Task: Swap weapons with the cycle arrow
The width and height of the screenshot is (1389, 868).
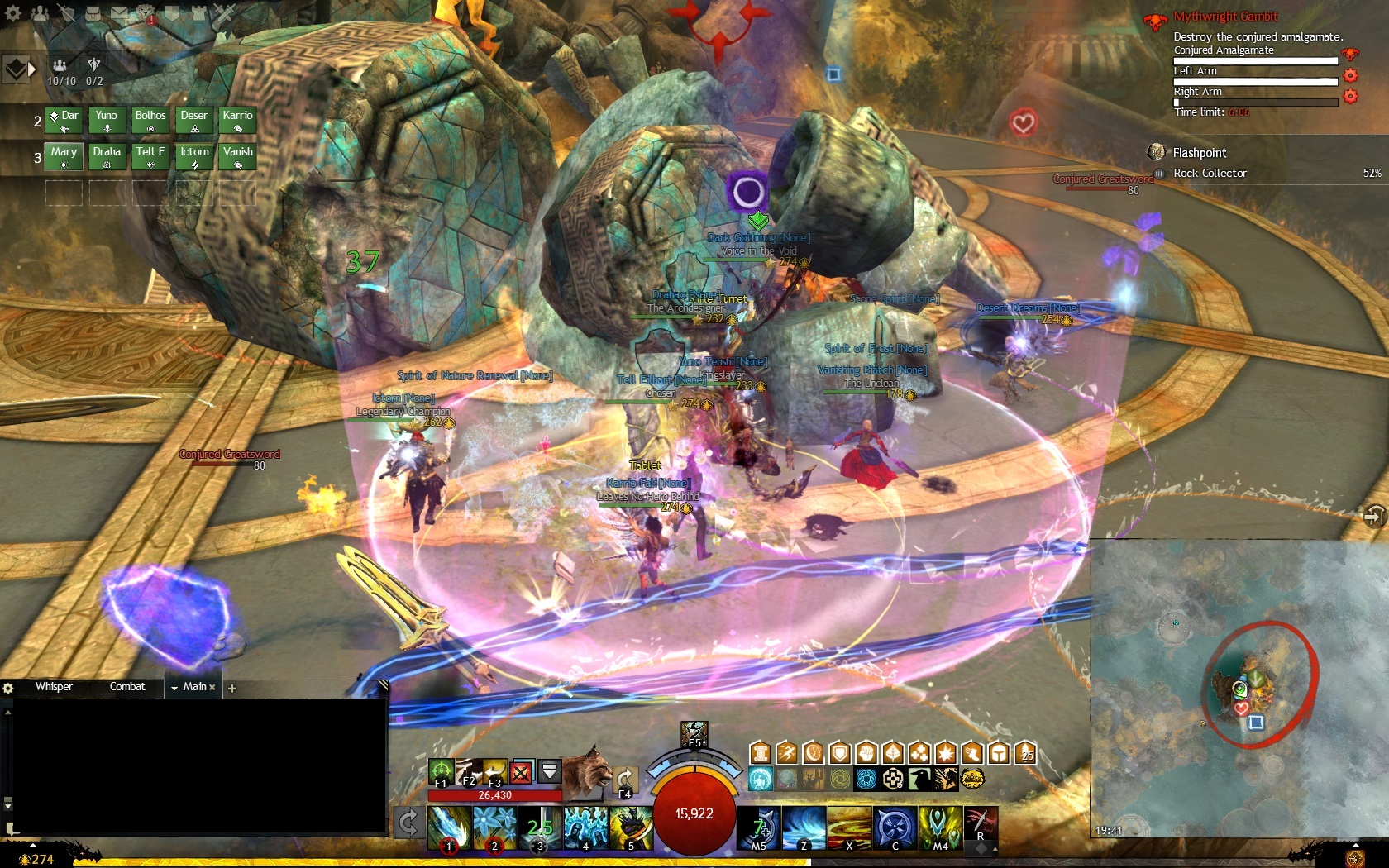Action: (408, 823)
